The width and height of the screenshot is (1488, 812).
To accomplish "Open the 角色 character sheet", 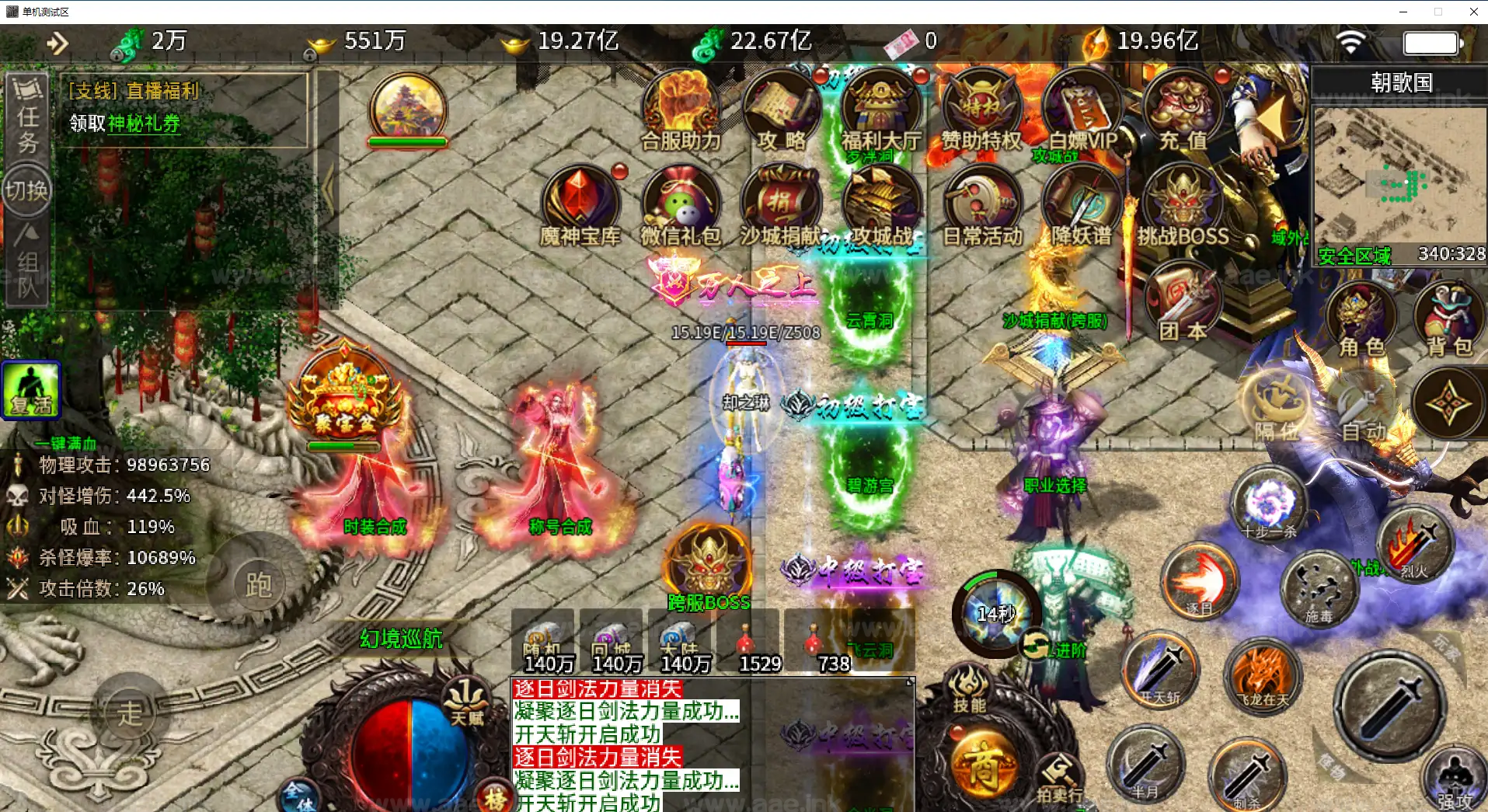I will coord(1361,320).
